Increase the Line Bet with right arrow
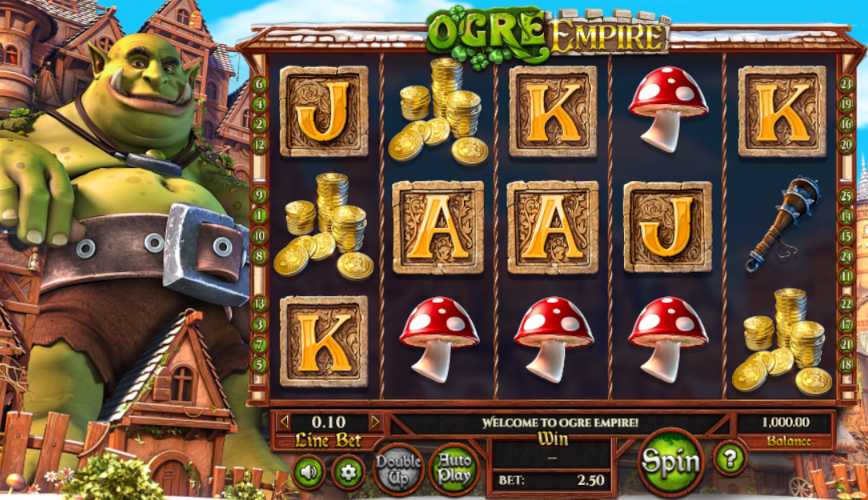The height and width of the screenshot is (500, 868). (374, 422)
